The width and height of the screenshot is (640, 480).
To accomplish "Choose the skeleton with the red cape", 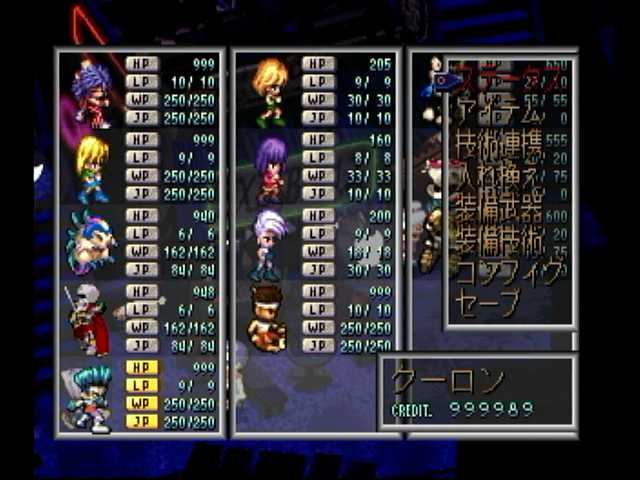I will click(x=88, y=318).
